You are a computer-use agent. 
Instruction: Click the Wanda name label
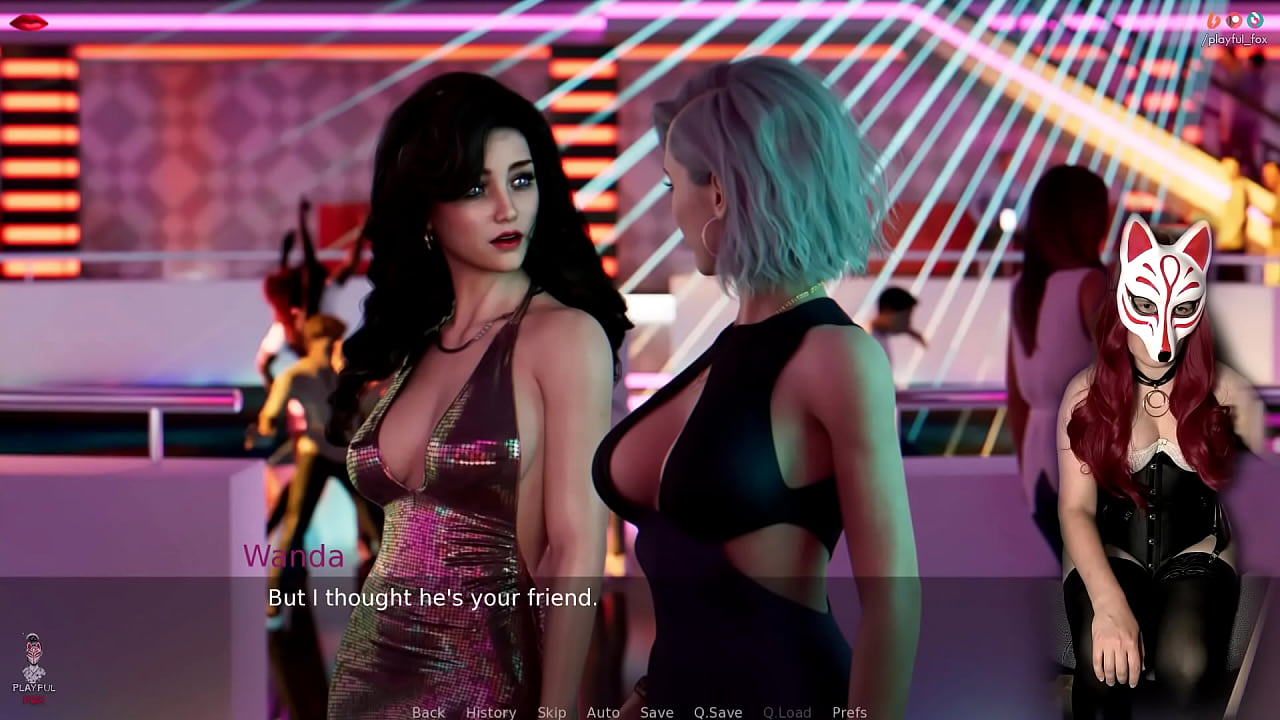pos(294,558)
